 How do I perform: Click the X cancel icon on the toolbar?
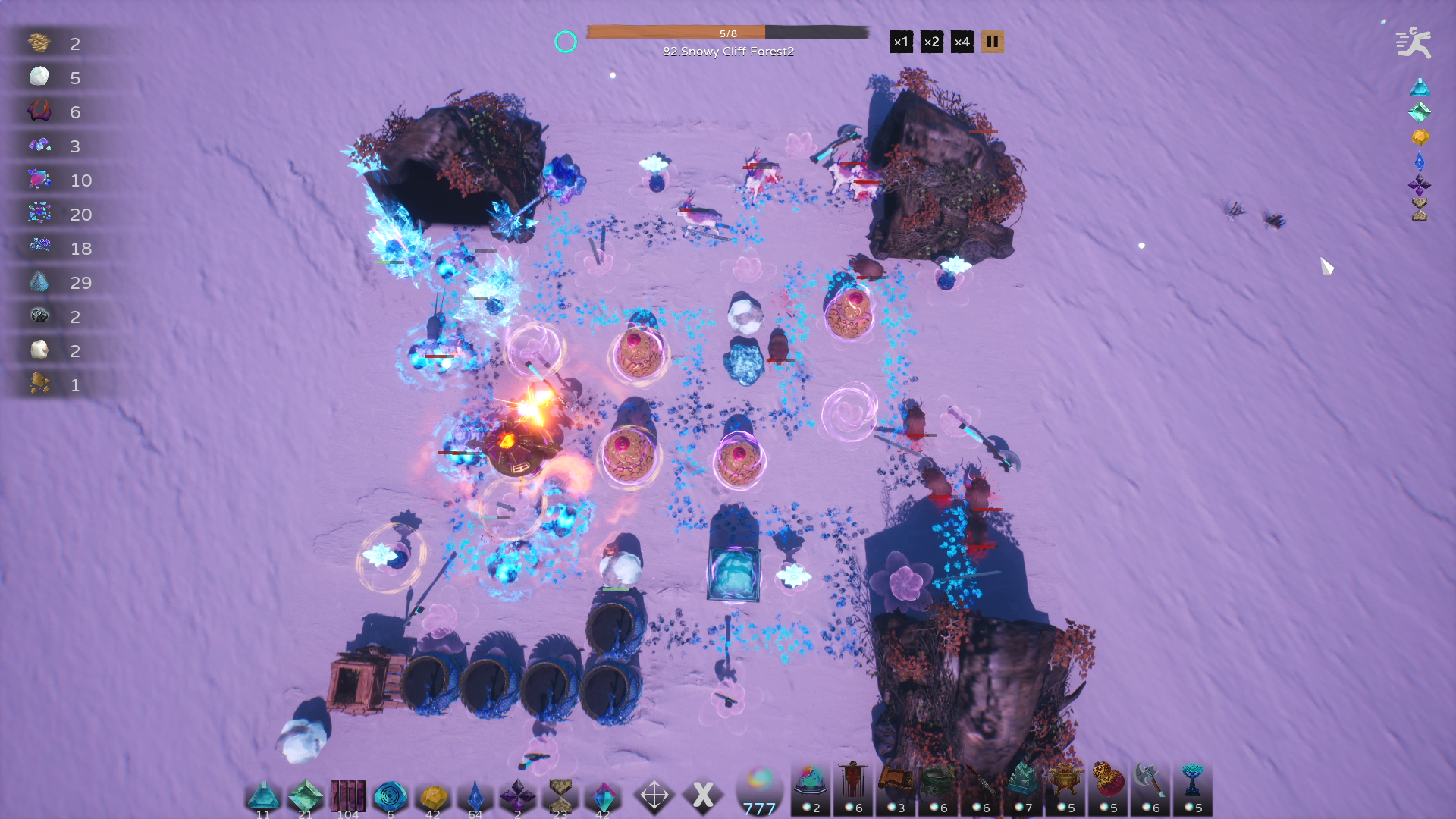[x=703, y=795]
